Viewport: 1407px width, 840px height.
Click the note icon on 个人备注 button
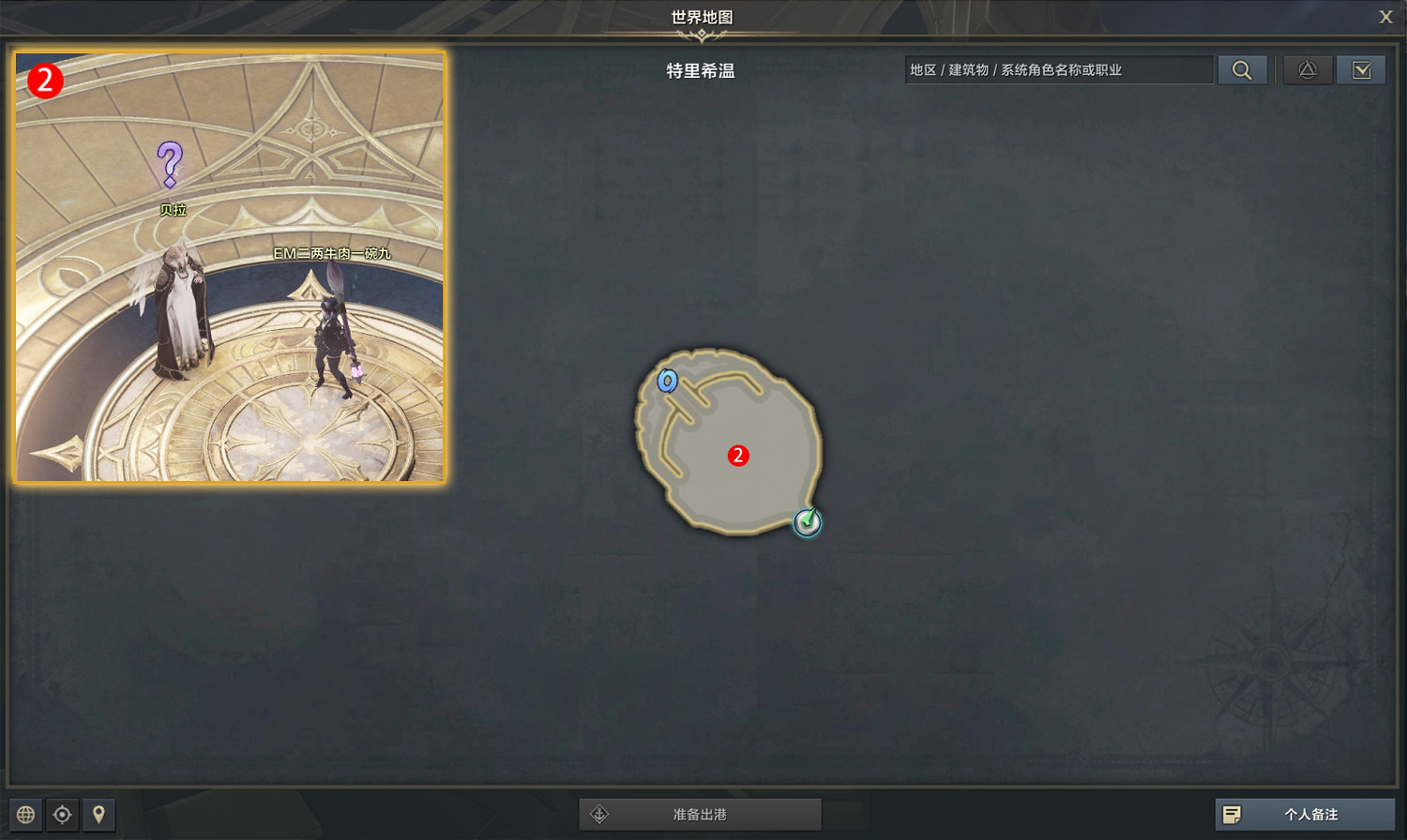[1233, 815]
